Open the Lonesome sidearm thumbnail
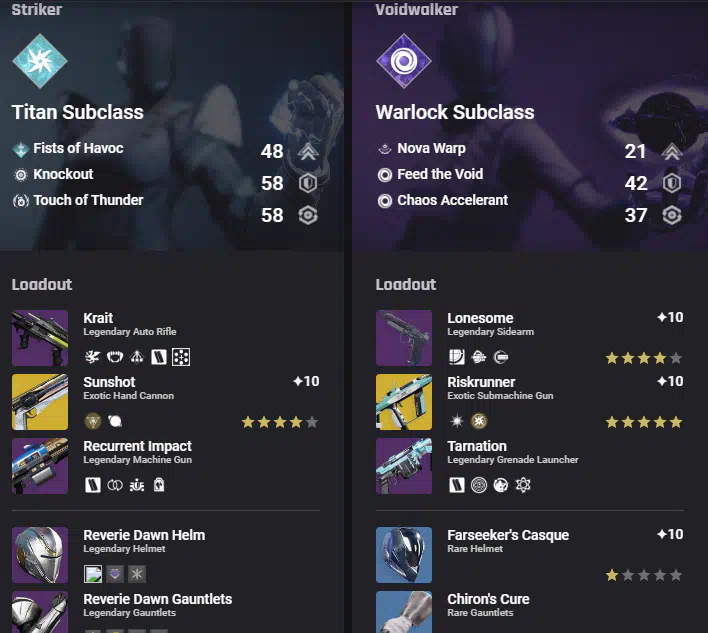This screenshot has width=708, height=633. [x=404, y=338]
